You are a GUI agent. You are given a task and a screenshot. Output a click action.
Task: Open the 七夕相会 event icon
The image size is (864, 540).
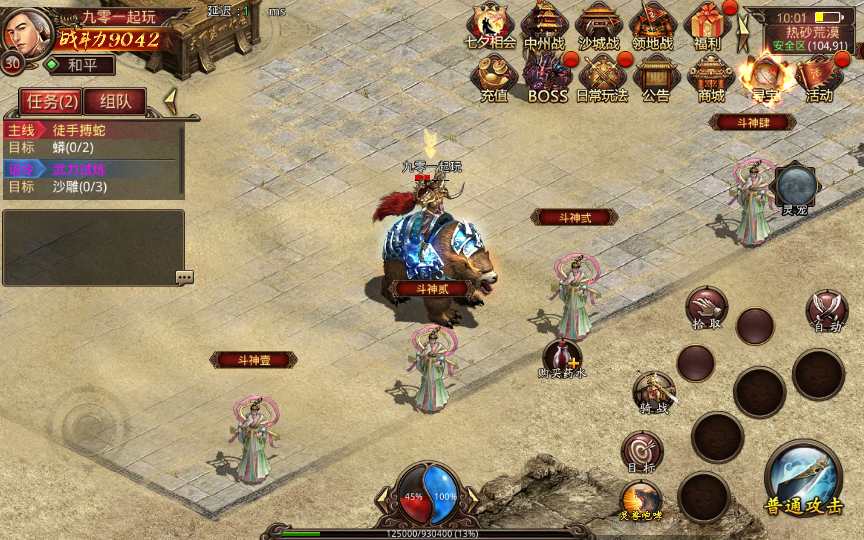(x=492, y=23)
